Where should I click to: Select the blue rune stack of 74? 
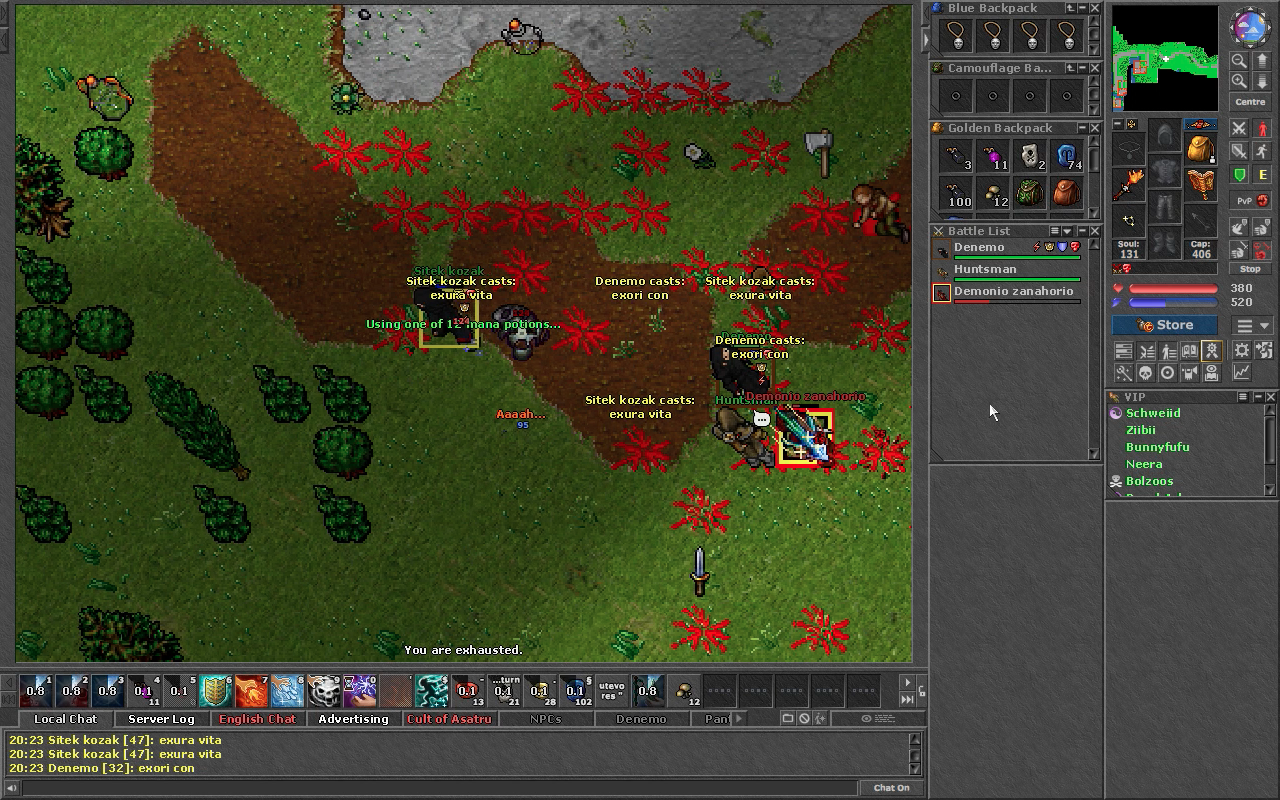click(1066, 156)
